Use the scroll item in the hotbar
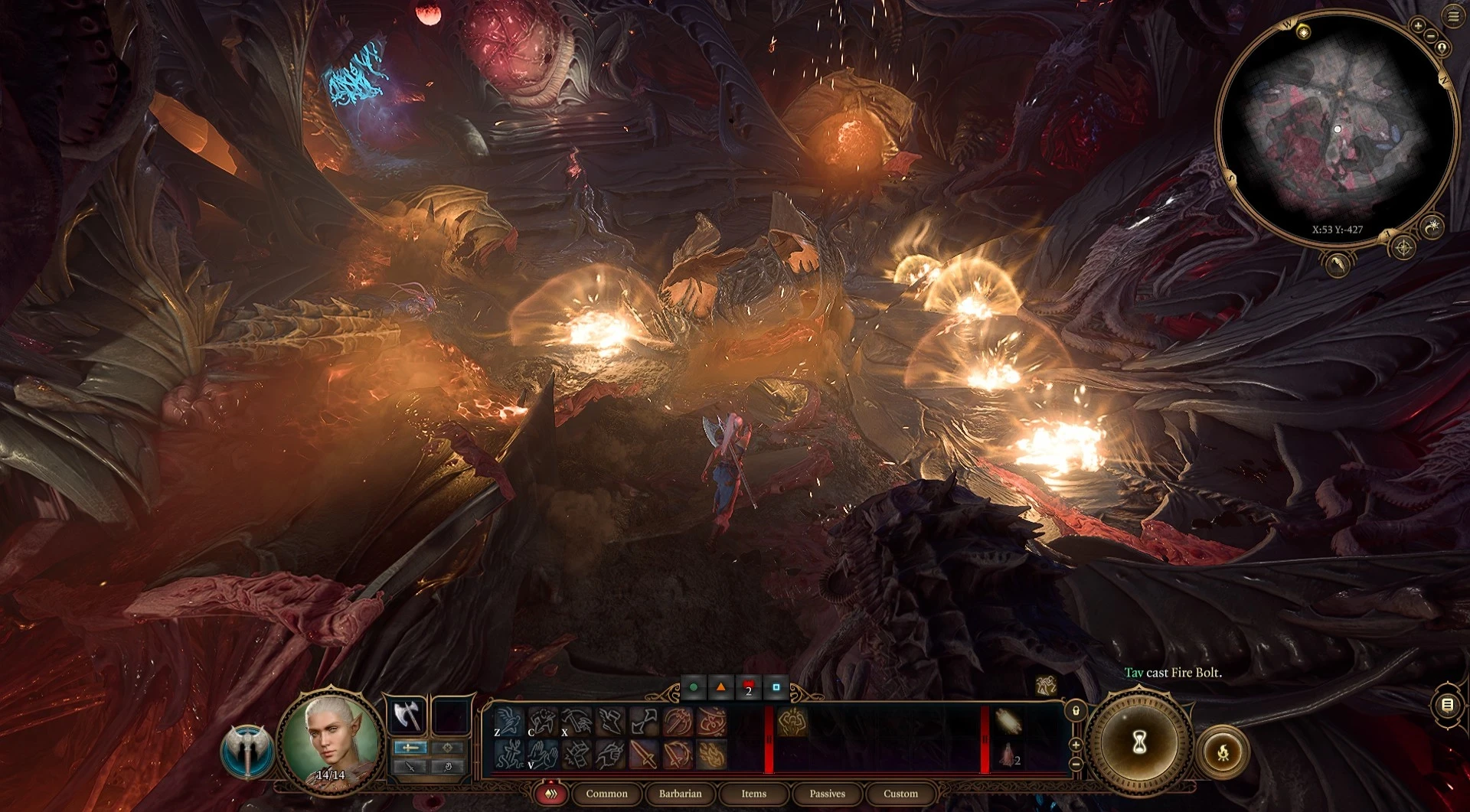The width and height of the screenshot is (1470, 812). tap(1008, 721)
